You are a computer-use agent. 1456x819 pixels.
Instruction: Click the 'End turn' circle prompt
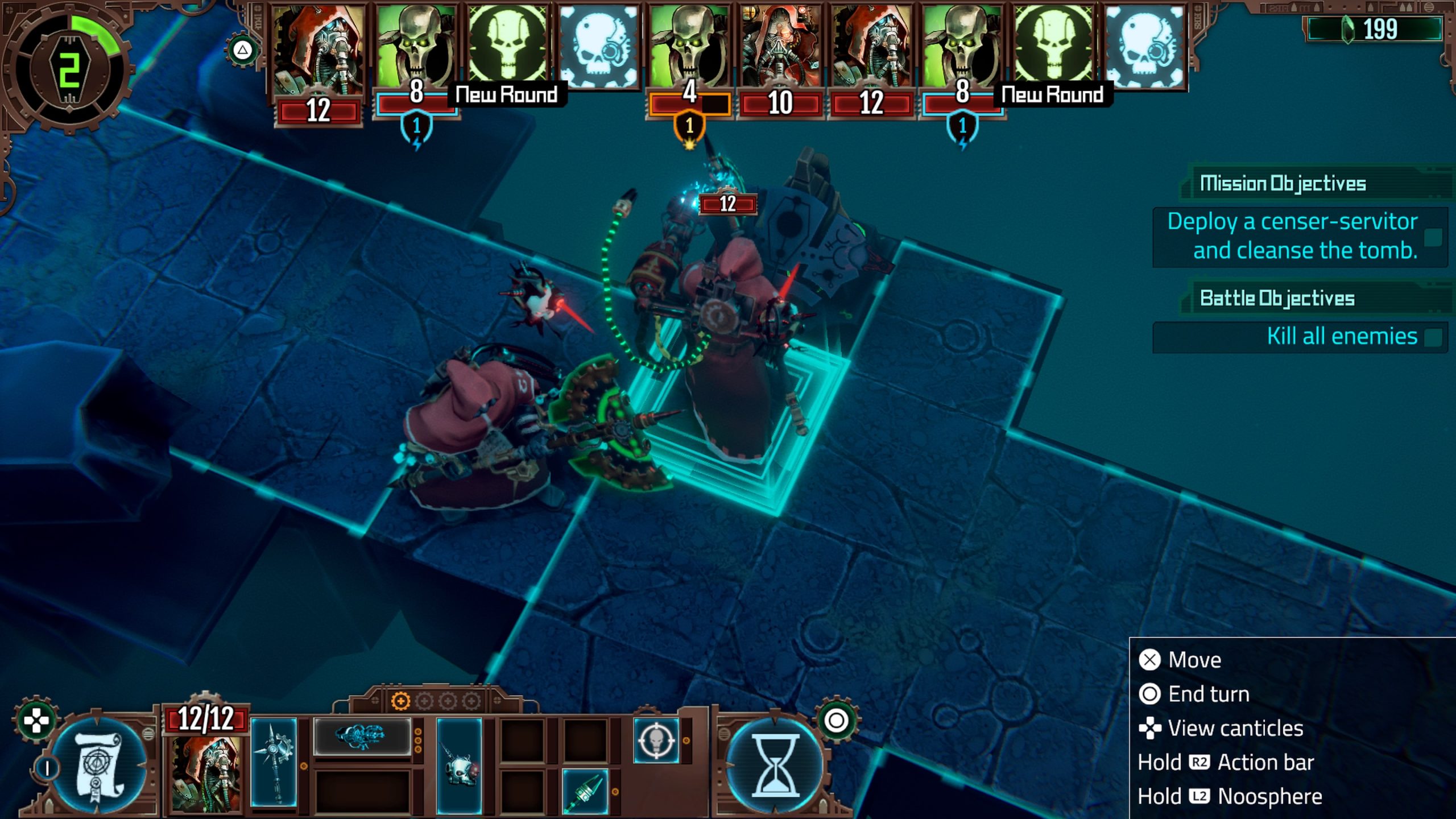coord(1150,693)
